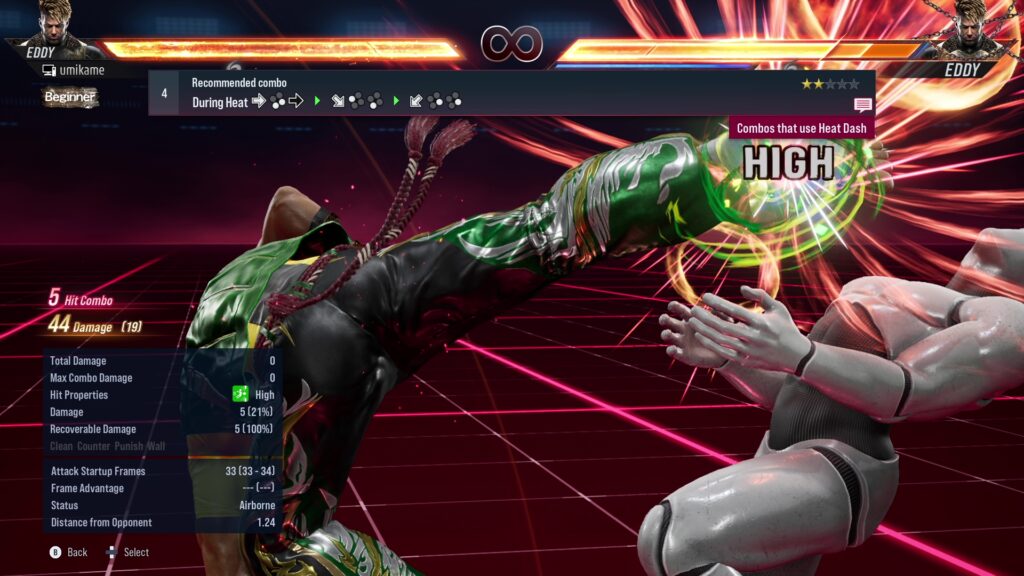Open the pink speech bubble icon

tap(862, 104)
